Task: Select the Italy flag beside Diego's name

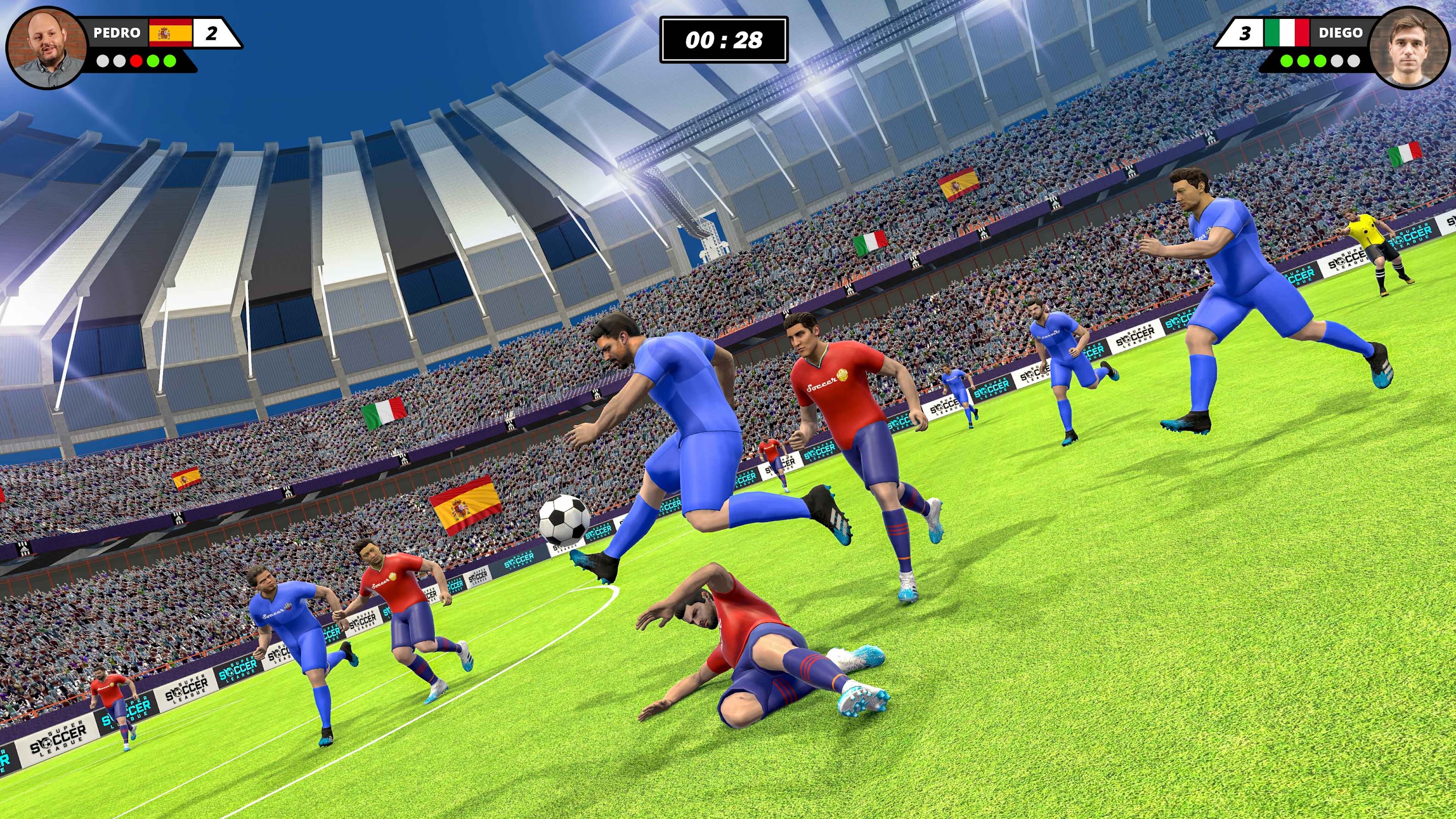Action: coord(1287,33)
